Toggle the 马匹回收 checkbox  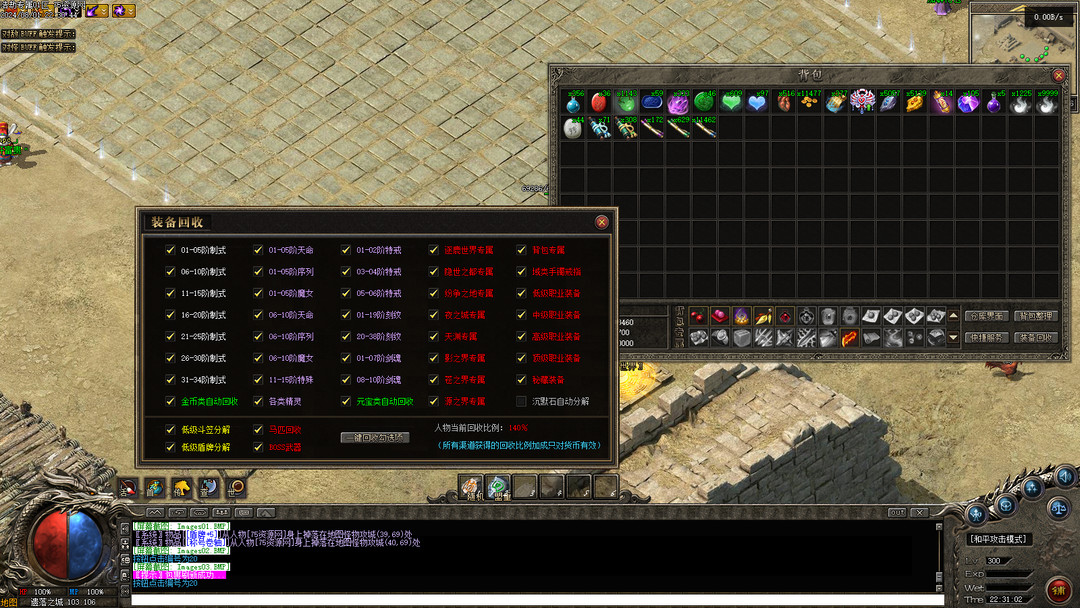(259, 429)
